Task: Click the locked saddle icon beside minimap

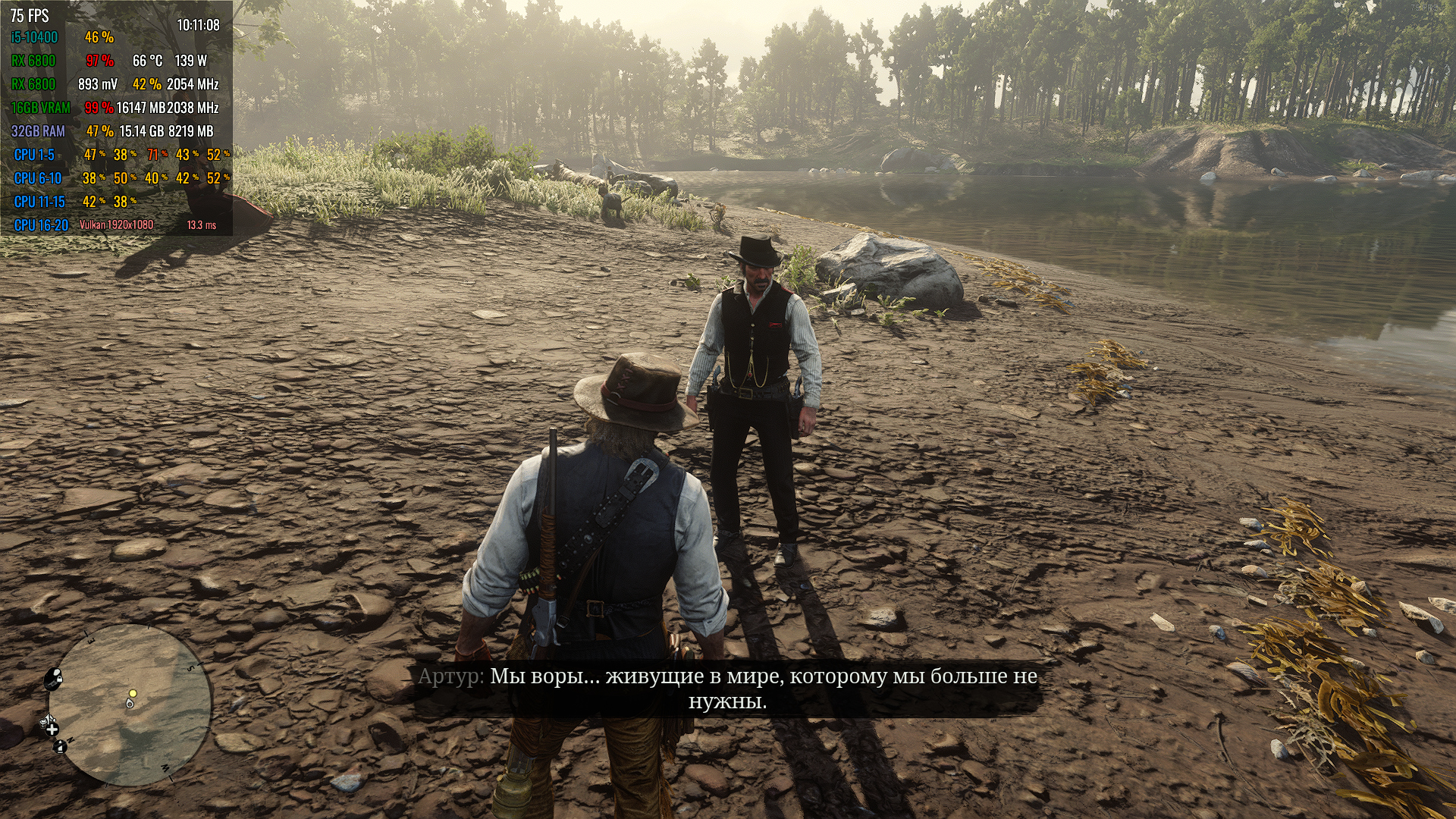Action: 53,677
